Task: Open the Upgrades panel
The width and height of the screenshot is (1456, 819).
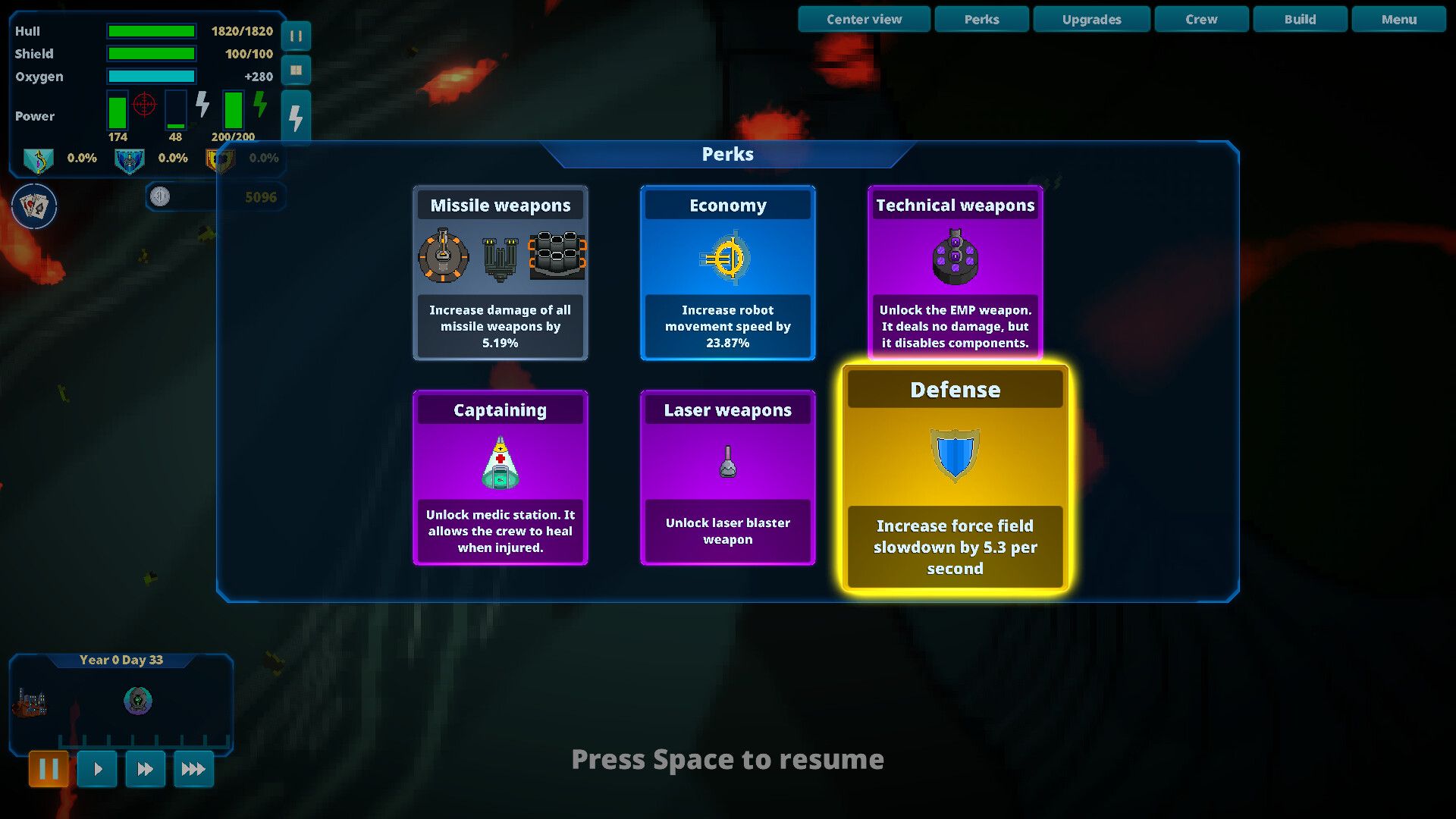Action: [x=1091, y=19]
